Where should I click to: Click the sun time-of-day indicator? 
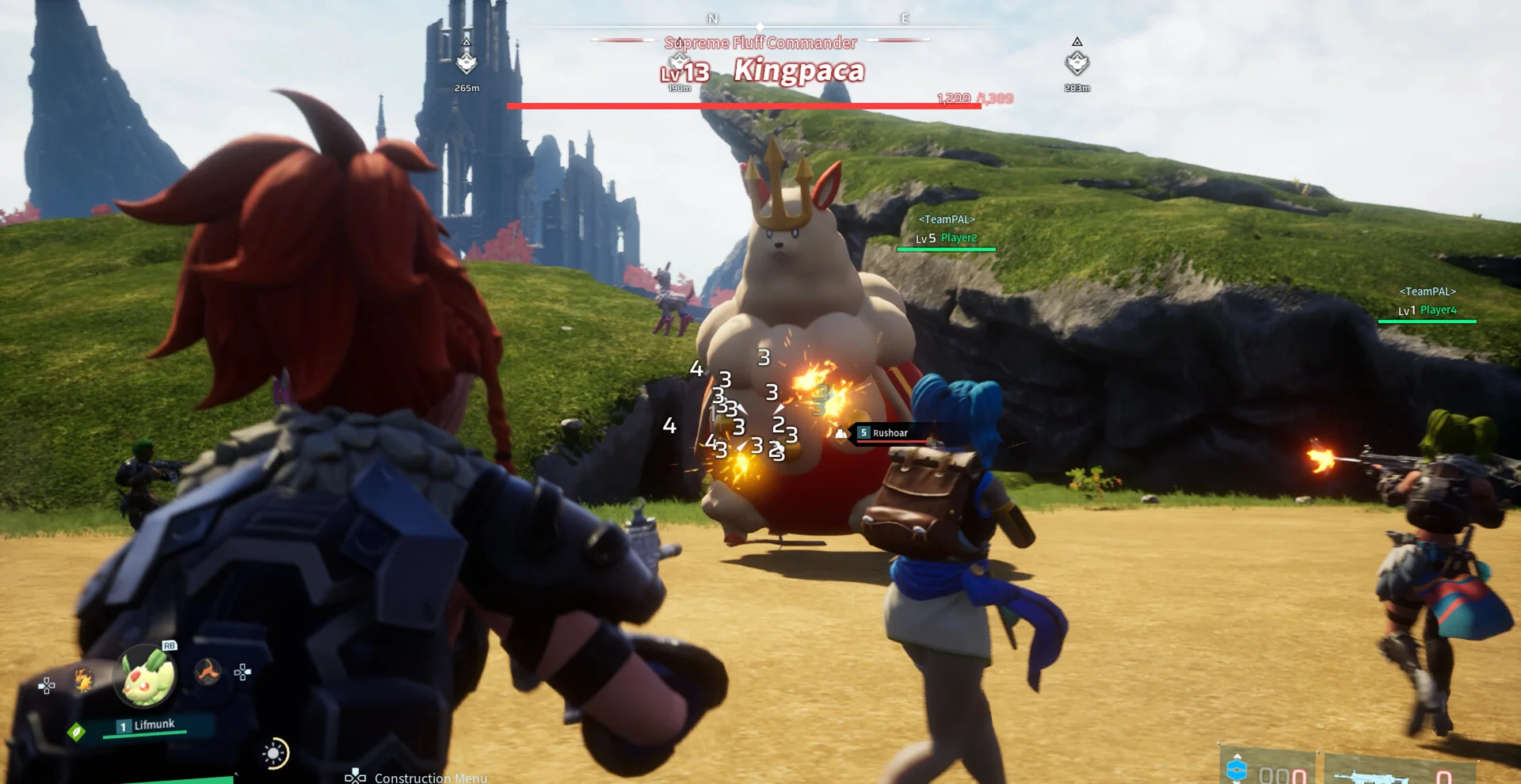pos(275,753)
